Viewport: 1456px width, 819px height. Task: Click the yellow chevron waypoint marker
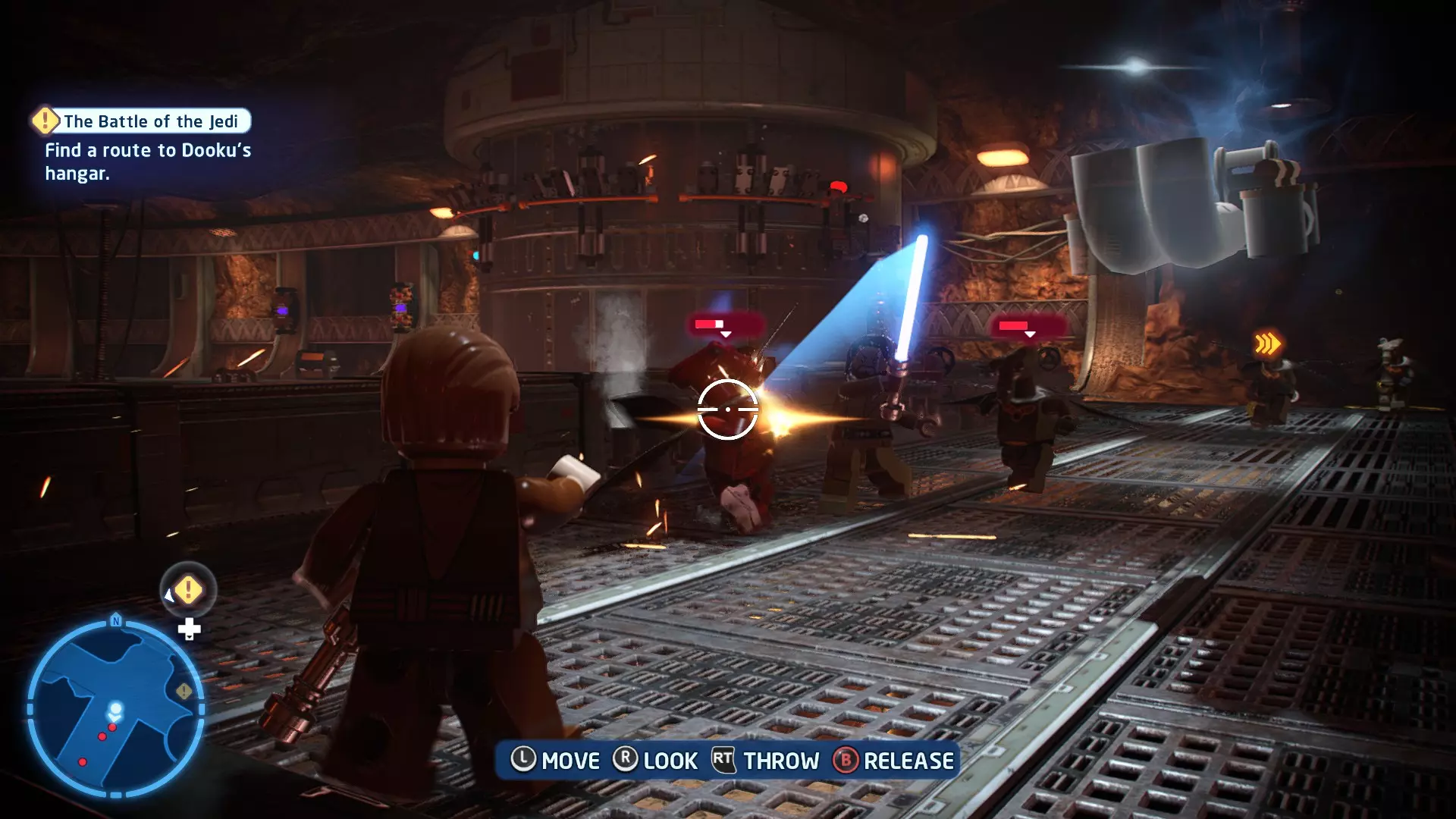tap(1267, 344)
